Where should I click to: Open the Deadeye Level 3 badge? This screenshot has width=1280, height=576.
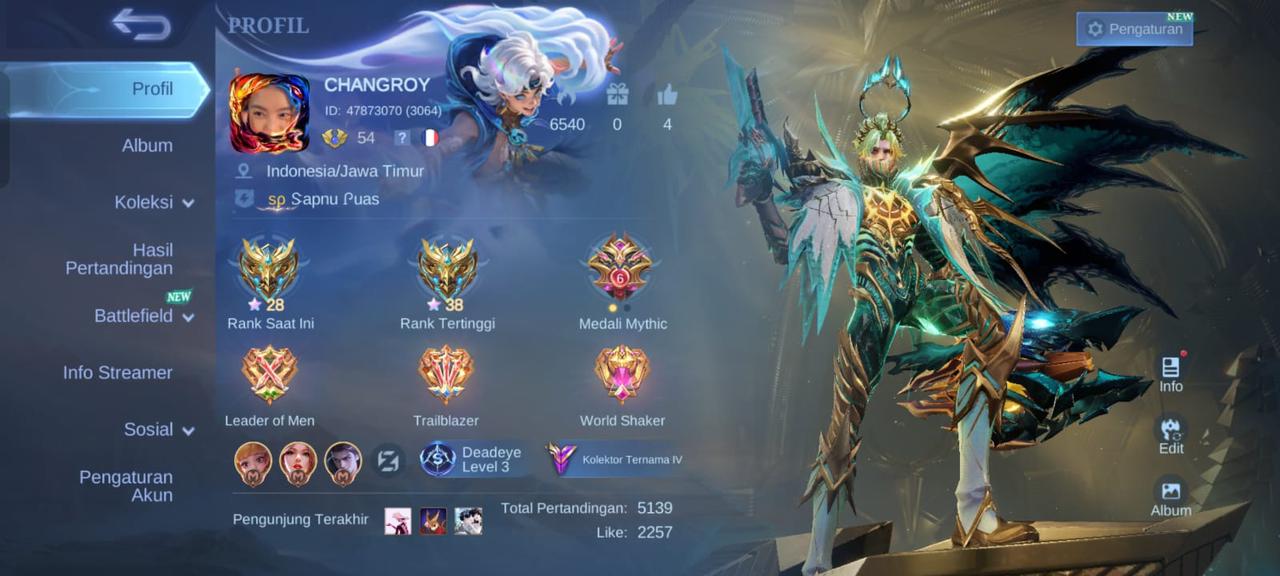(472, 459)
